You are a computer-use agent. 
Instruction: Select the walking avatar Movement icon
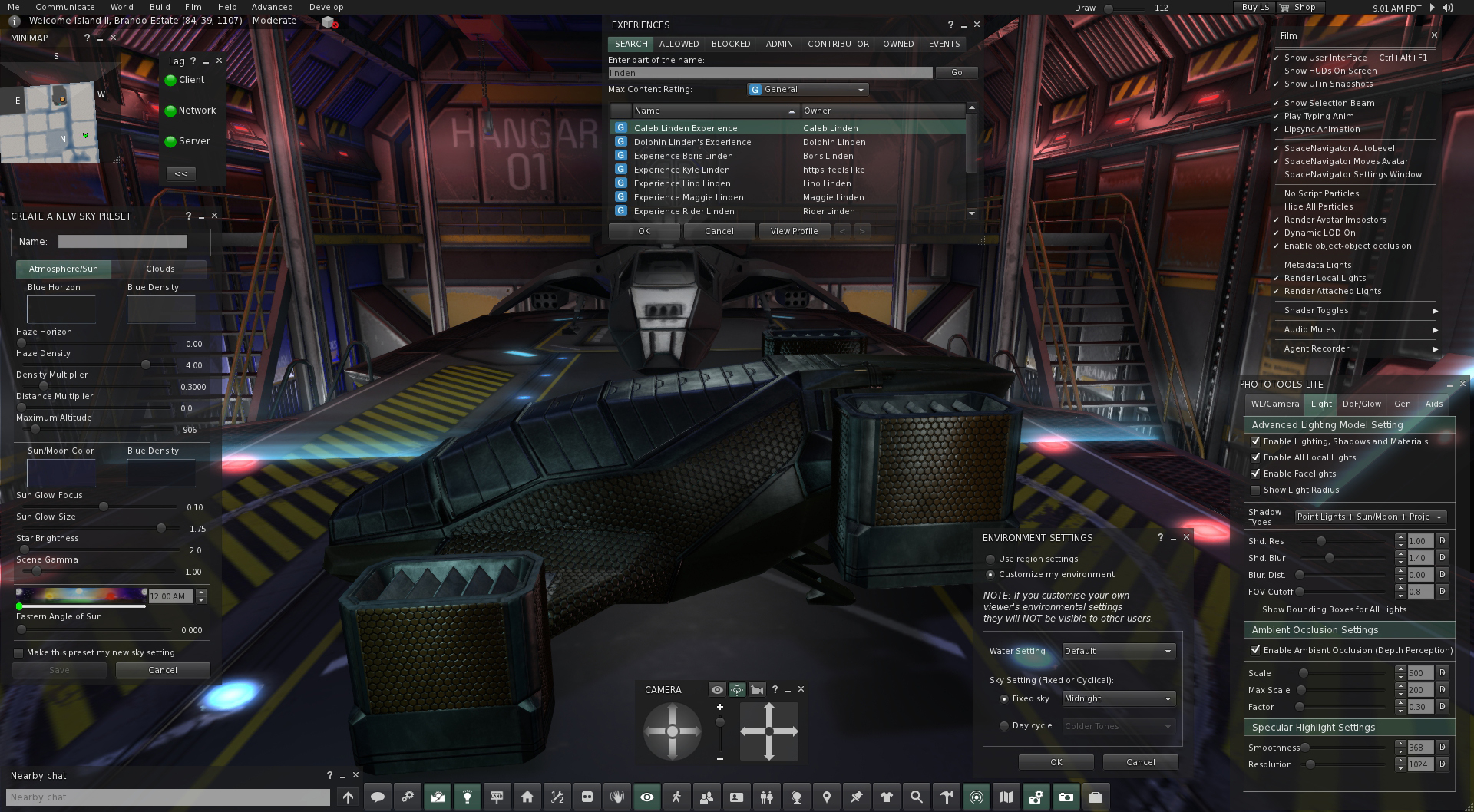click(x=676, y=796)
